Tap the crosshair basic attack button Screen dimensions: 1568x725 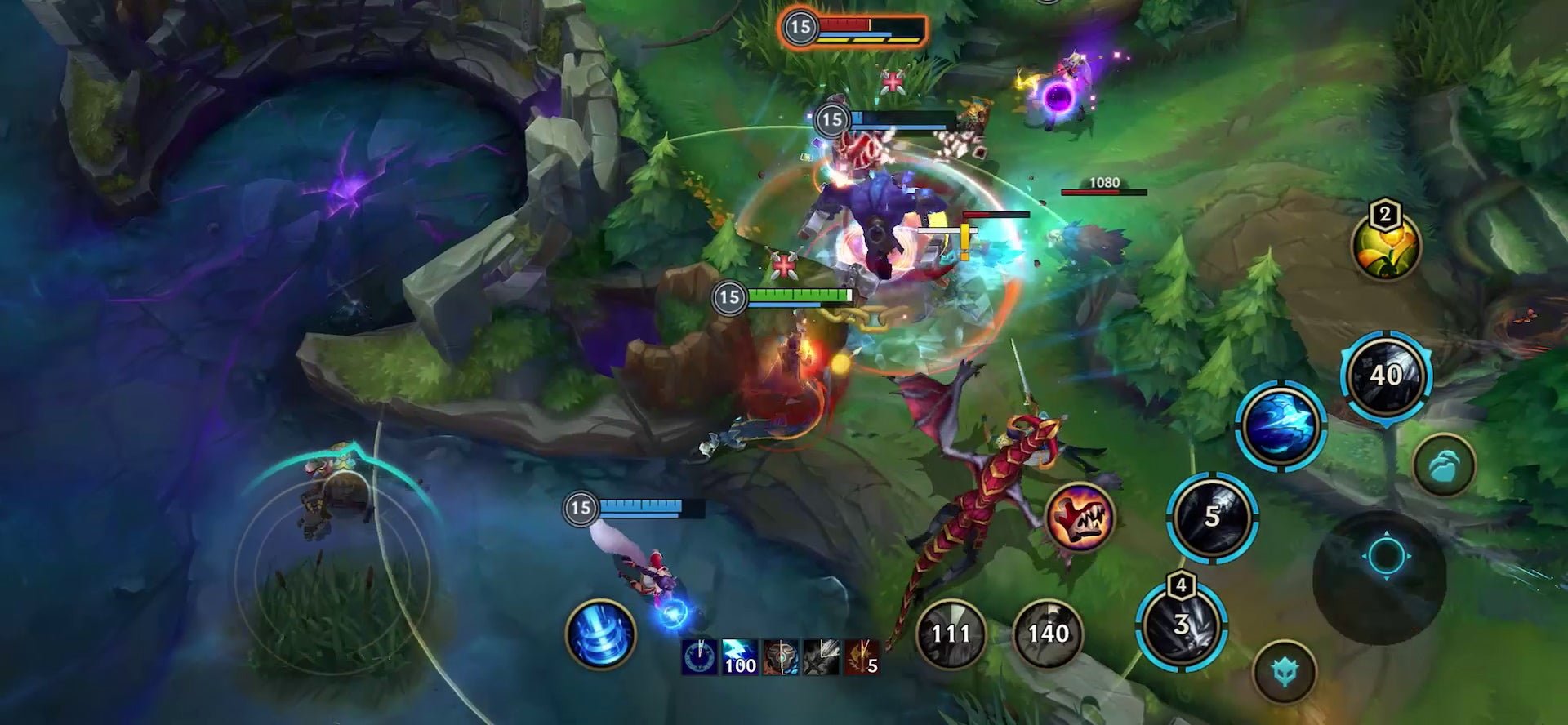click(x=1385, y=557)
